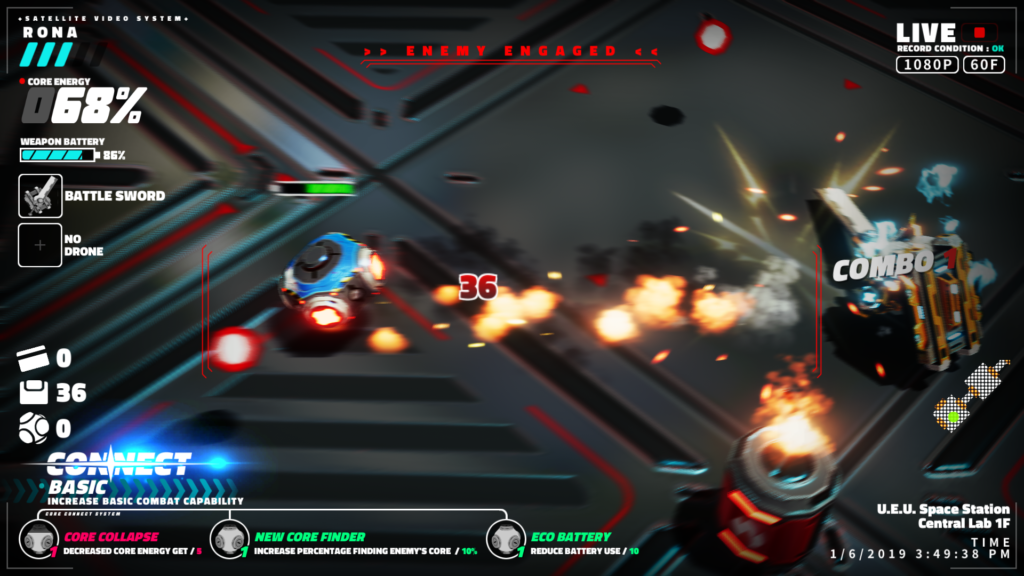Screen dimensions: 1024x576
Task: Select the Core Collapse core icon
Action: 40,541
